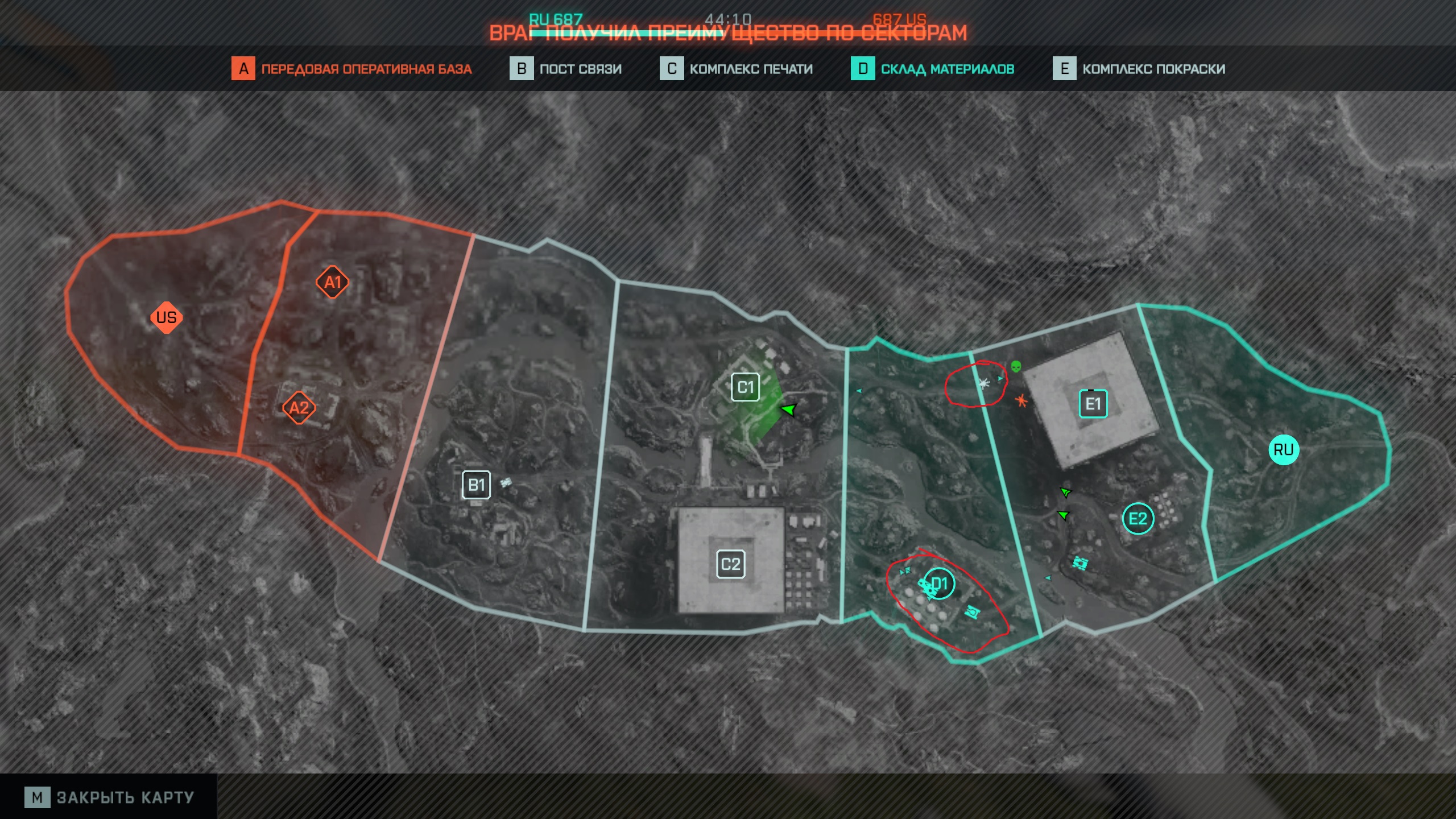
Task: Select sector E Комплекс покраски legend entry
Action: coord(1139,69)
